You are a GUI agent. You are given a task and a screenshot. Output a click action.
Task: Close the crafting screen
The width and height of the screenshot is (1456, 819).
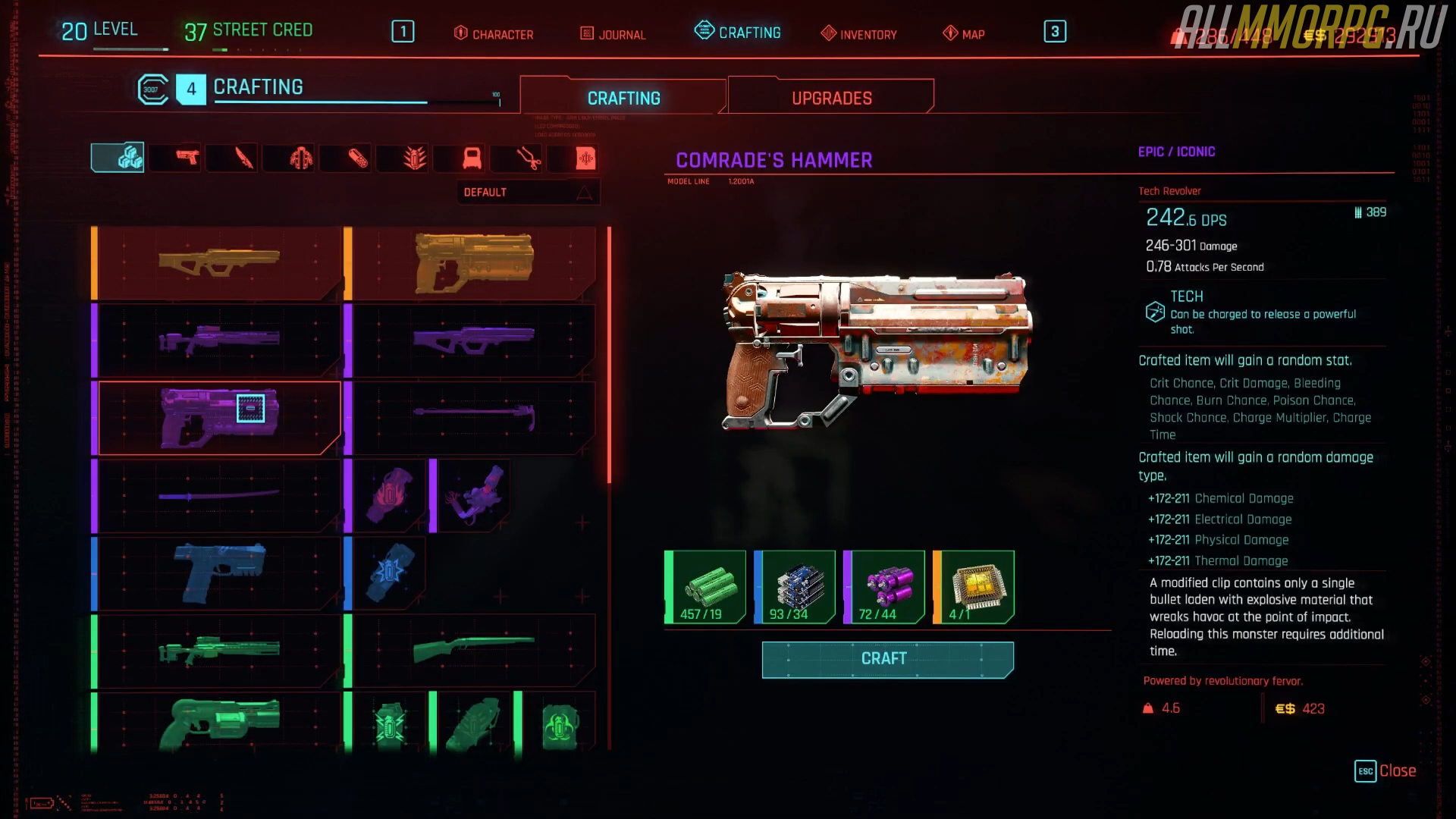[x=1385, y=770]
